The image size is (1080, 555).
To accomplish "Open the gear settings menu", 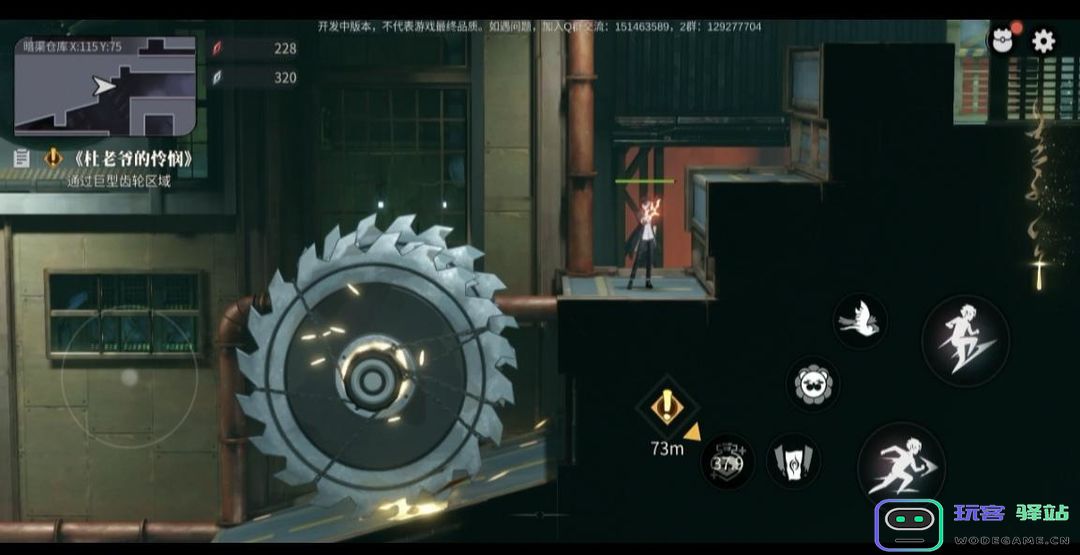I will (1043, 41).
